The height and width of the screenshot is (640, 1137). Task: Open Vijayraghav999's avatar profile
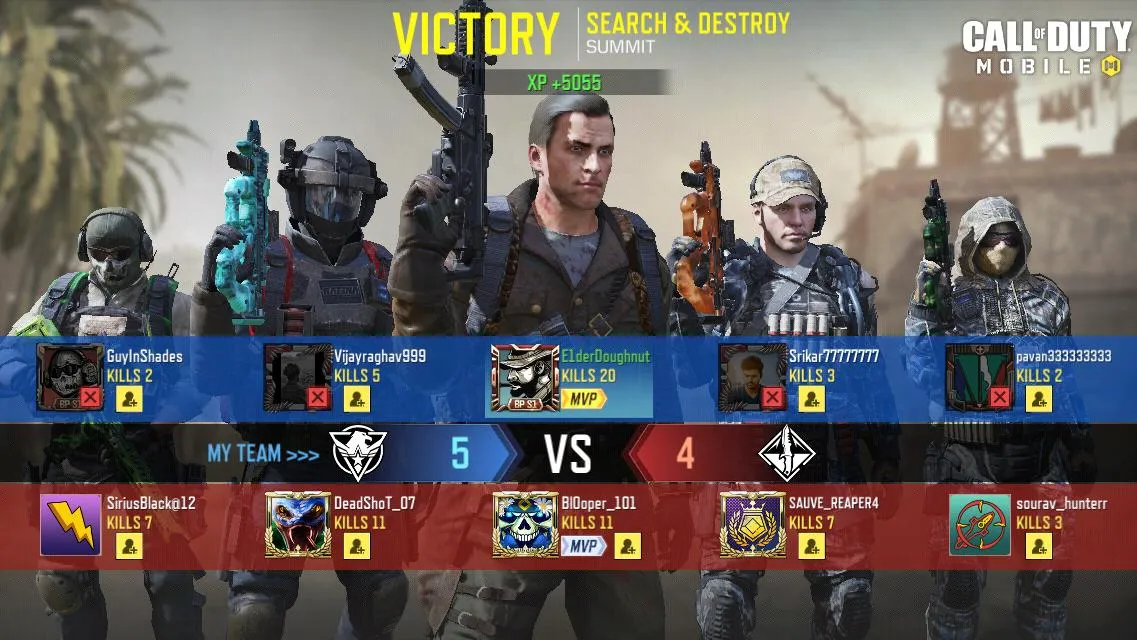pos(297,378)
